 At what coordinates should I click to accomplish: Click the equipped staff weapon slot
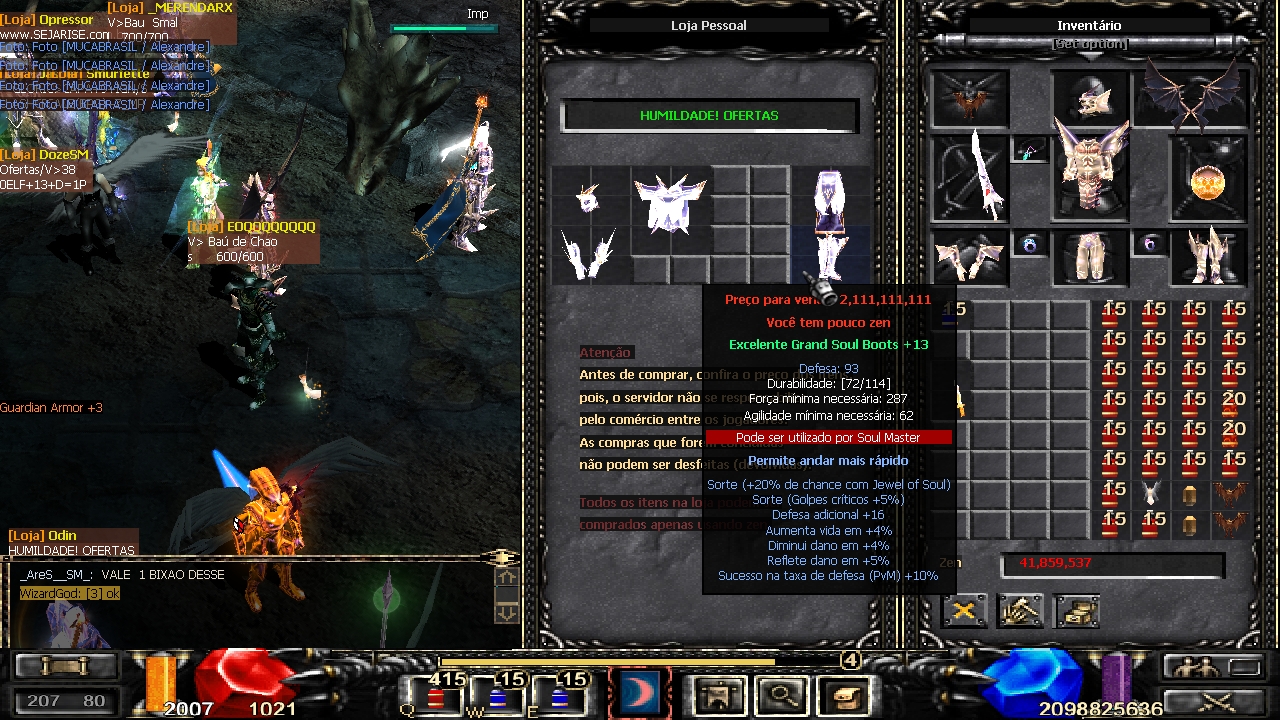click(969, 178)
